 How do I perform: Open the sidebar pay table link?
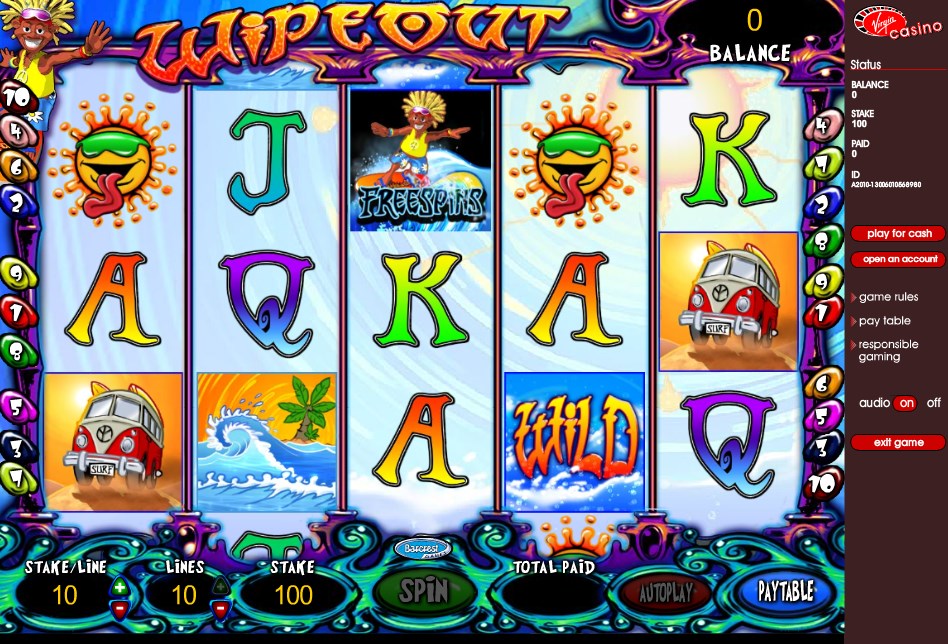[884, 321]
